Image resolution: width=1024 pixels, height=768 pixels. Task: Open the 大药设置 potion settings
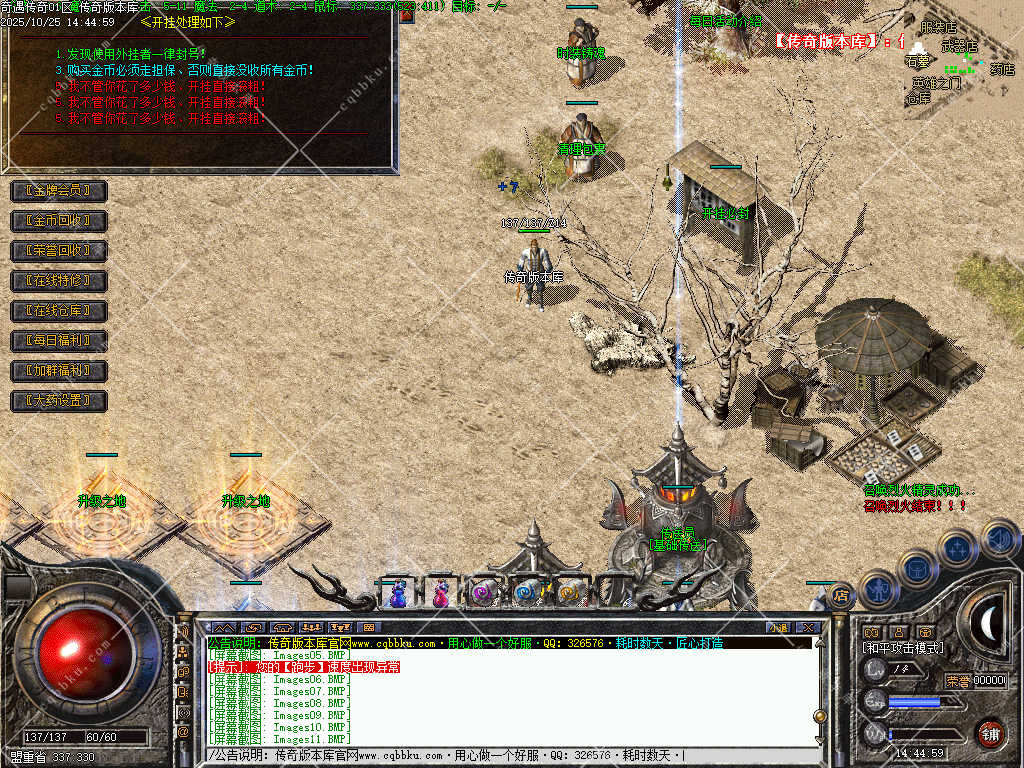(x=58, y=401)
